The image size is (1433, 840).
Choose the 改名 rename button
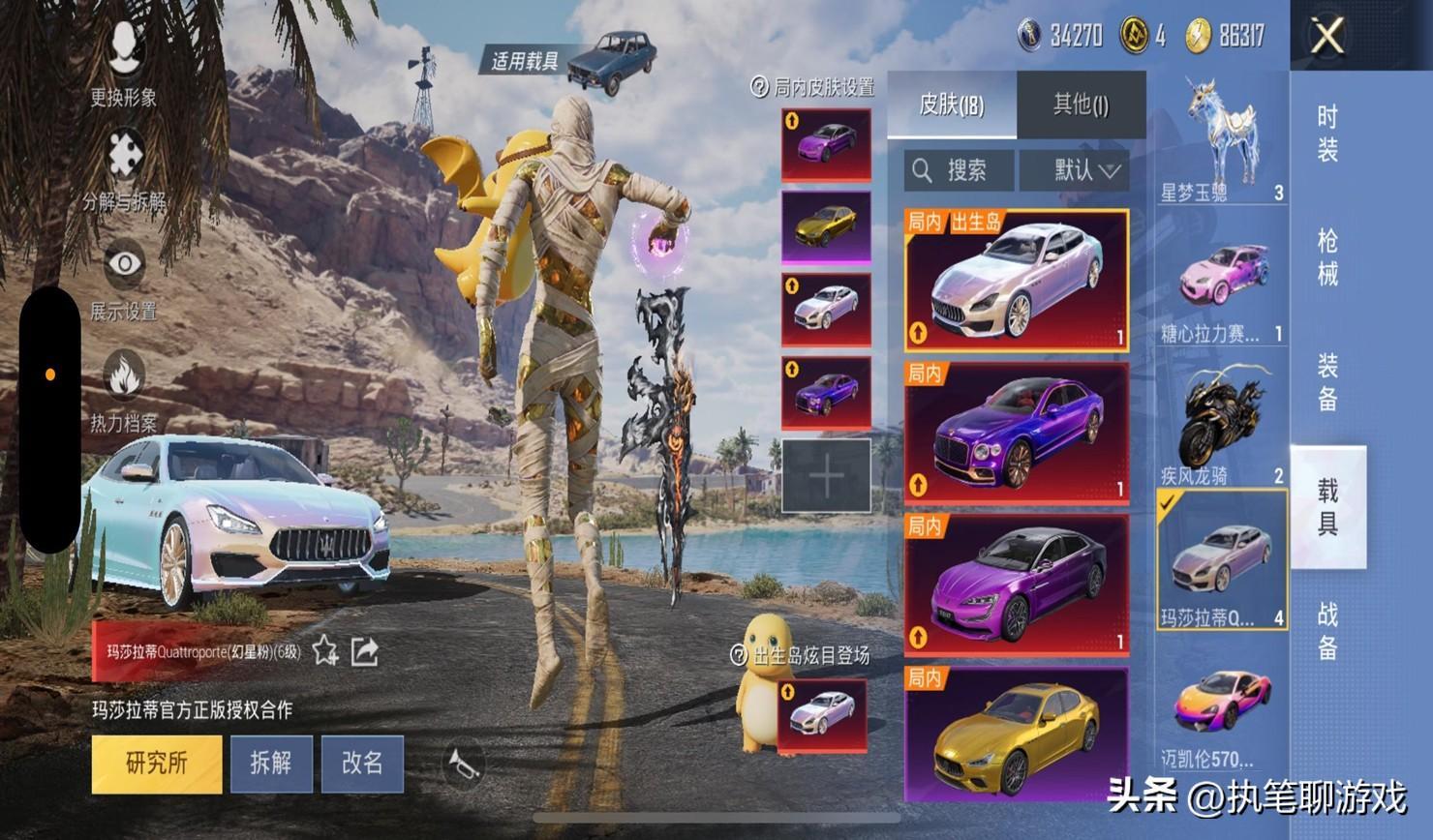point(362,764)
